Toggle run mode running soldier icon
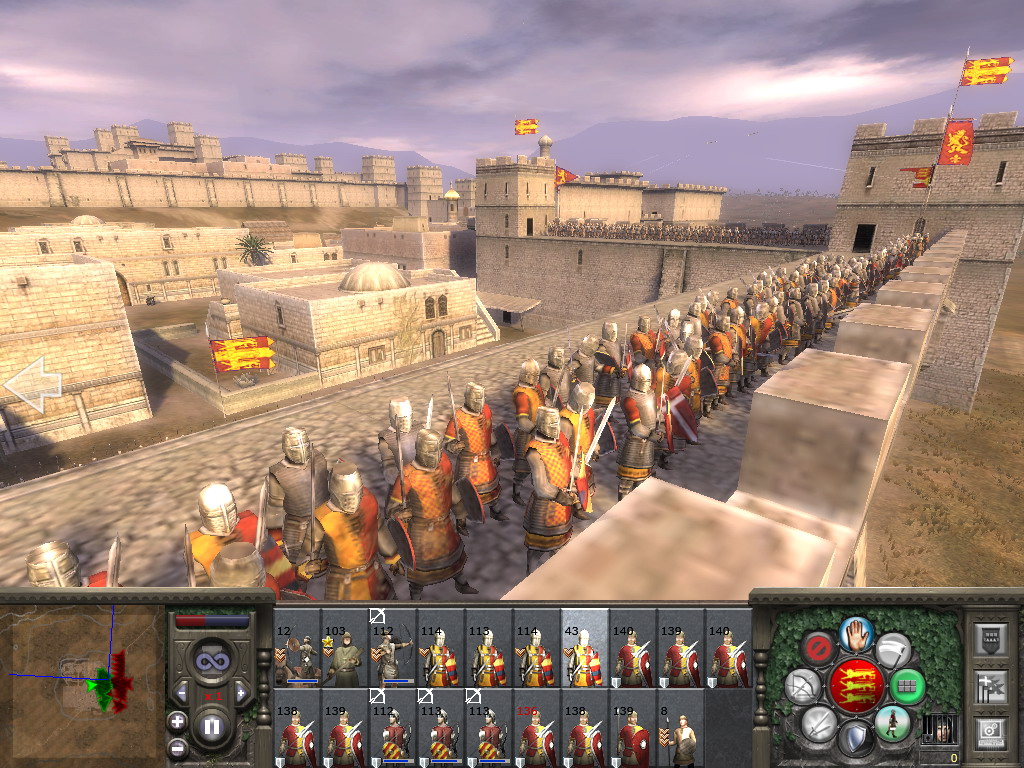This screenshot has height=768, width=1024. [891, 723]
